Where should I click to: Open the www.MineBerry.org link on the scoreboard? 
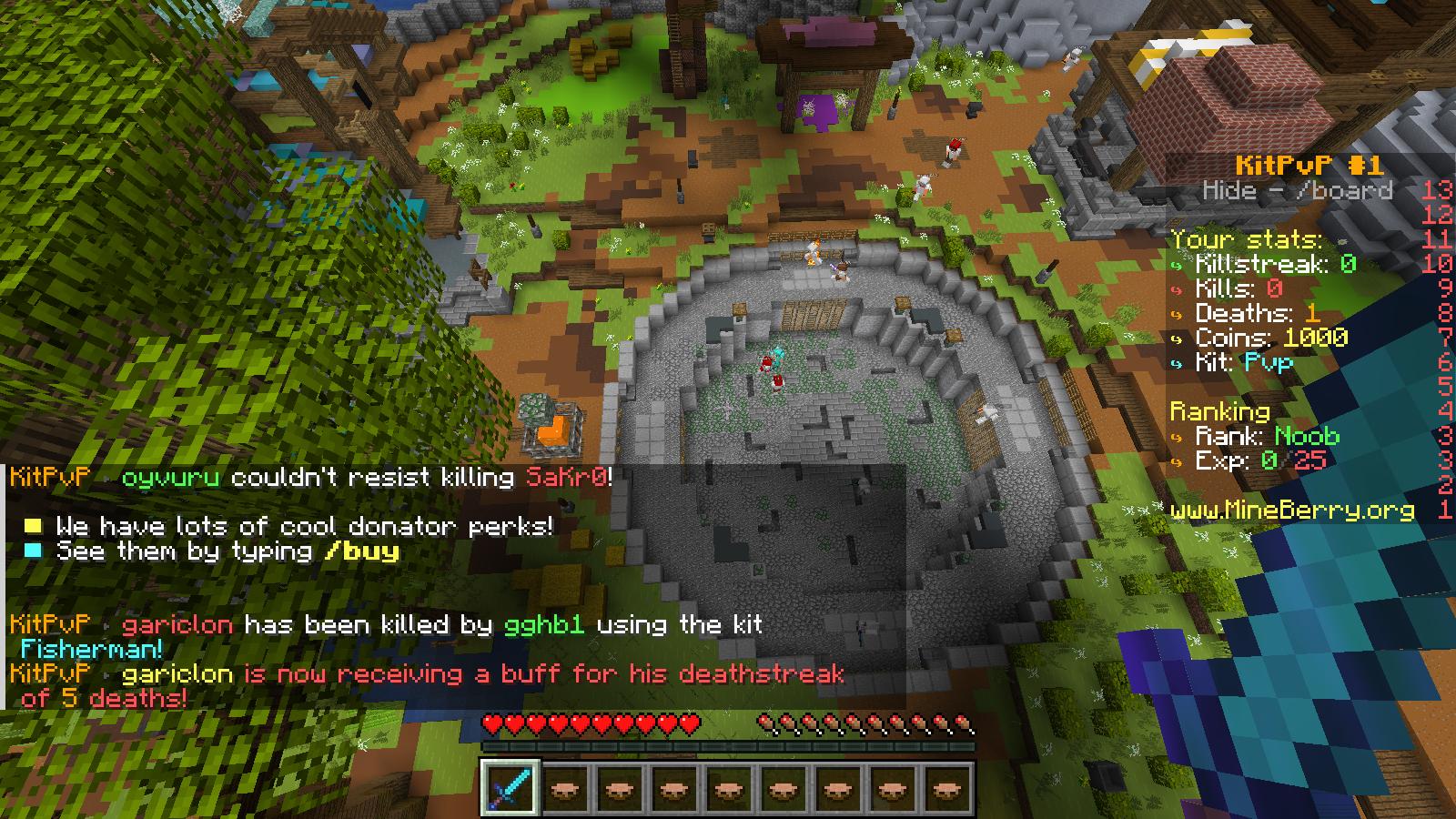(x=1292, y=511)
